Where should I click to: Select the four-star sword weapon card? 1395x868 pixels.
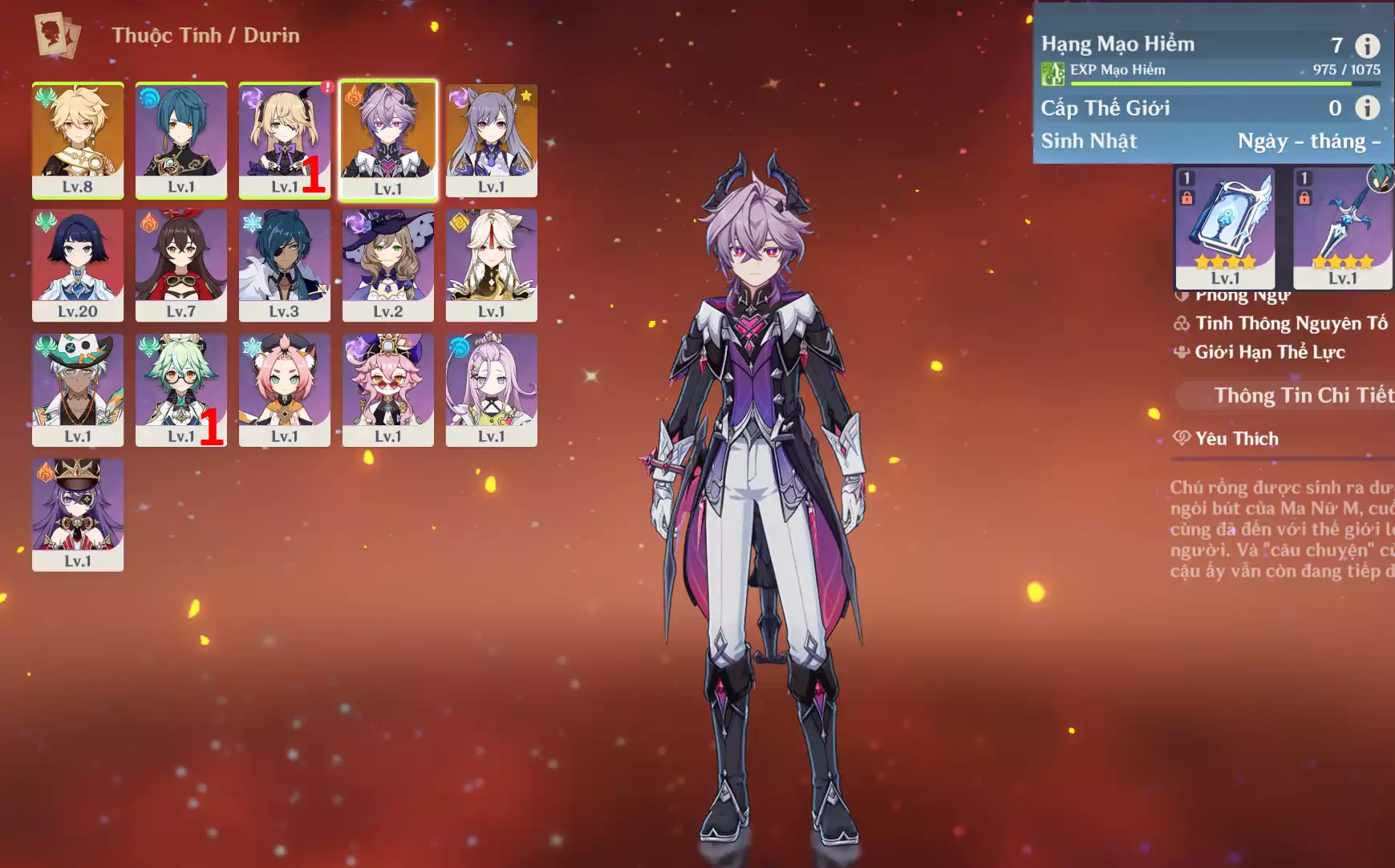(x=1343, y=229)
